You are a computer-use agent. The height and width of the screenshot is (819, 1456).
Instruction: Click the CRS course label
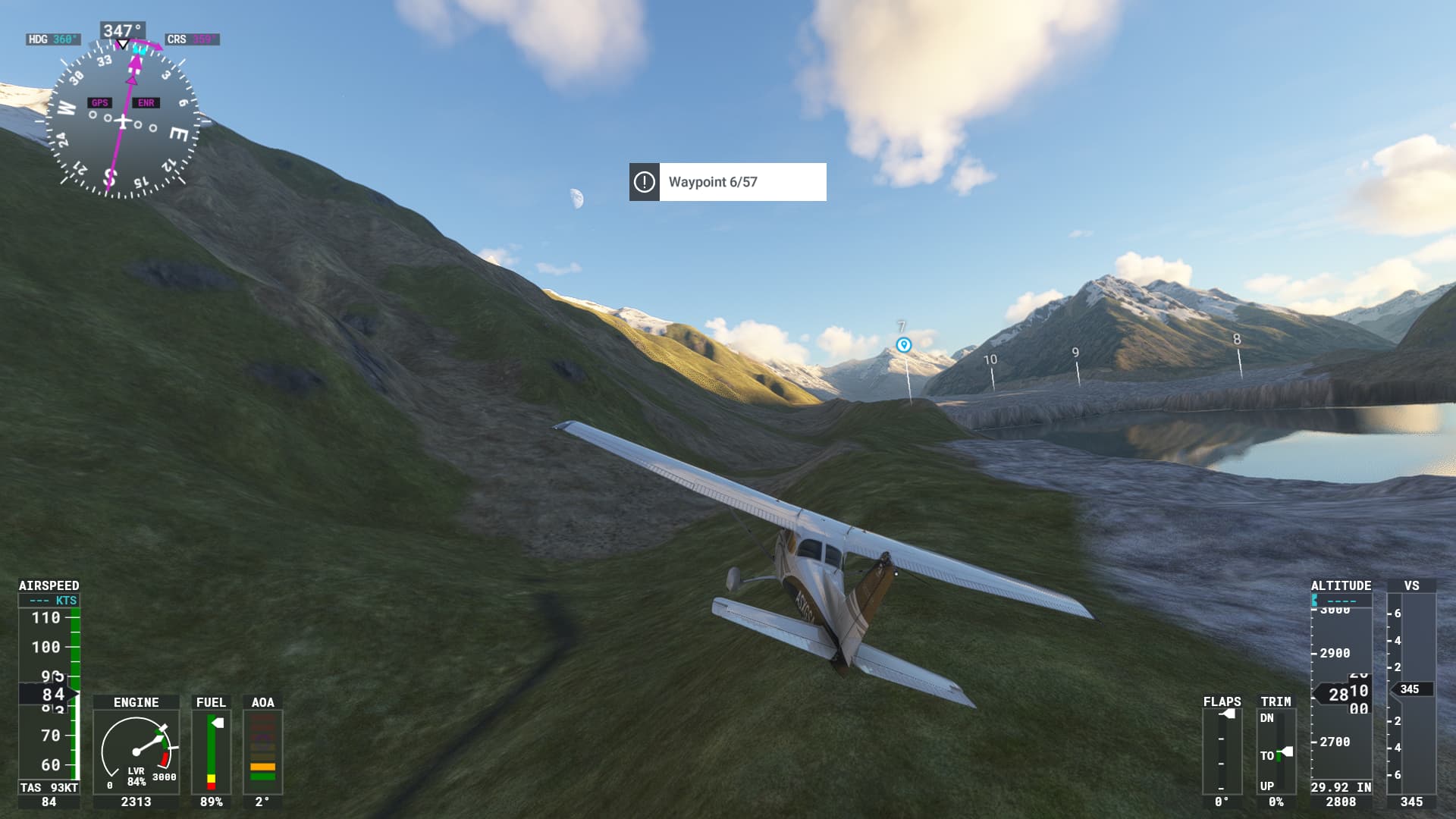(x=192, y=39)
